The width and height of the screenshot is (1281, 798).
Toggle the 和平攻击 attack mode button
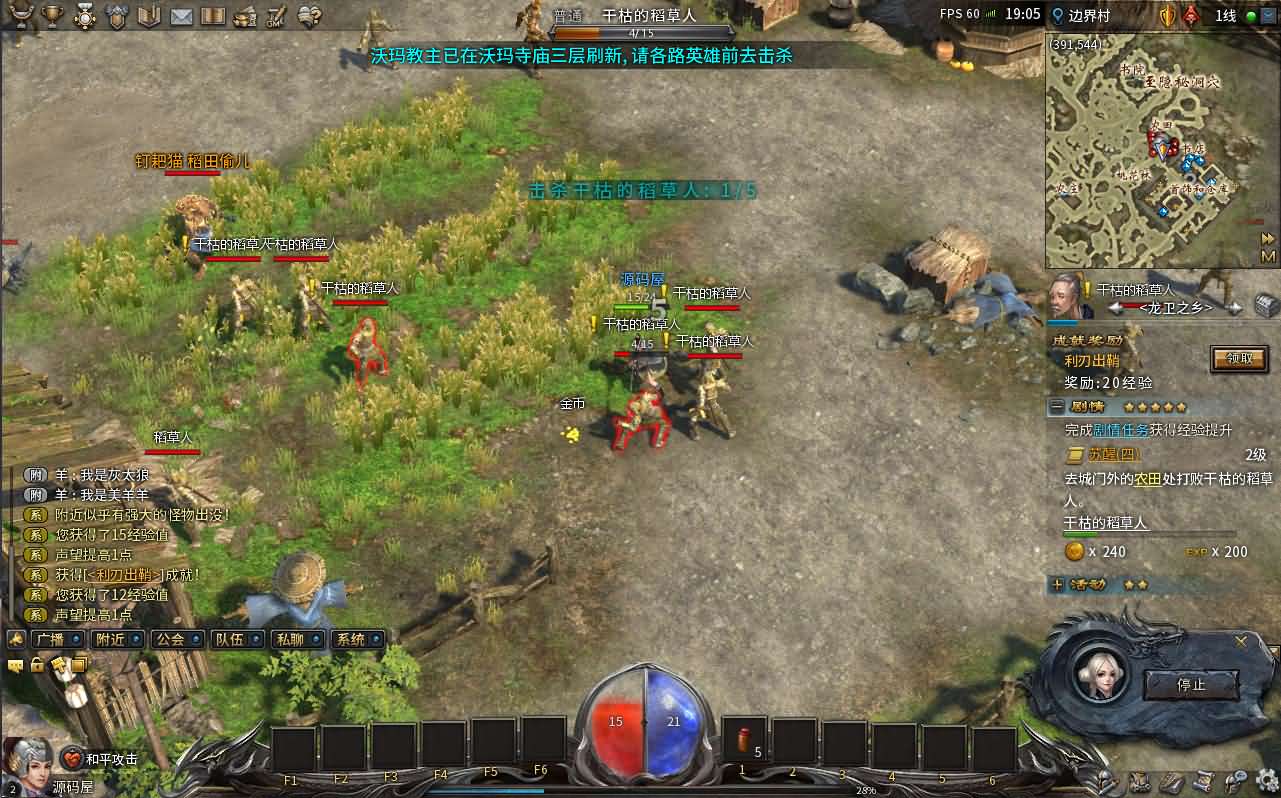tap(101, 759)
